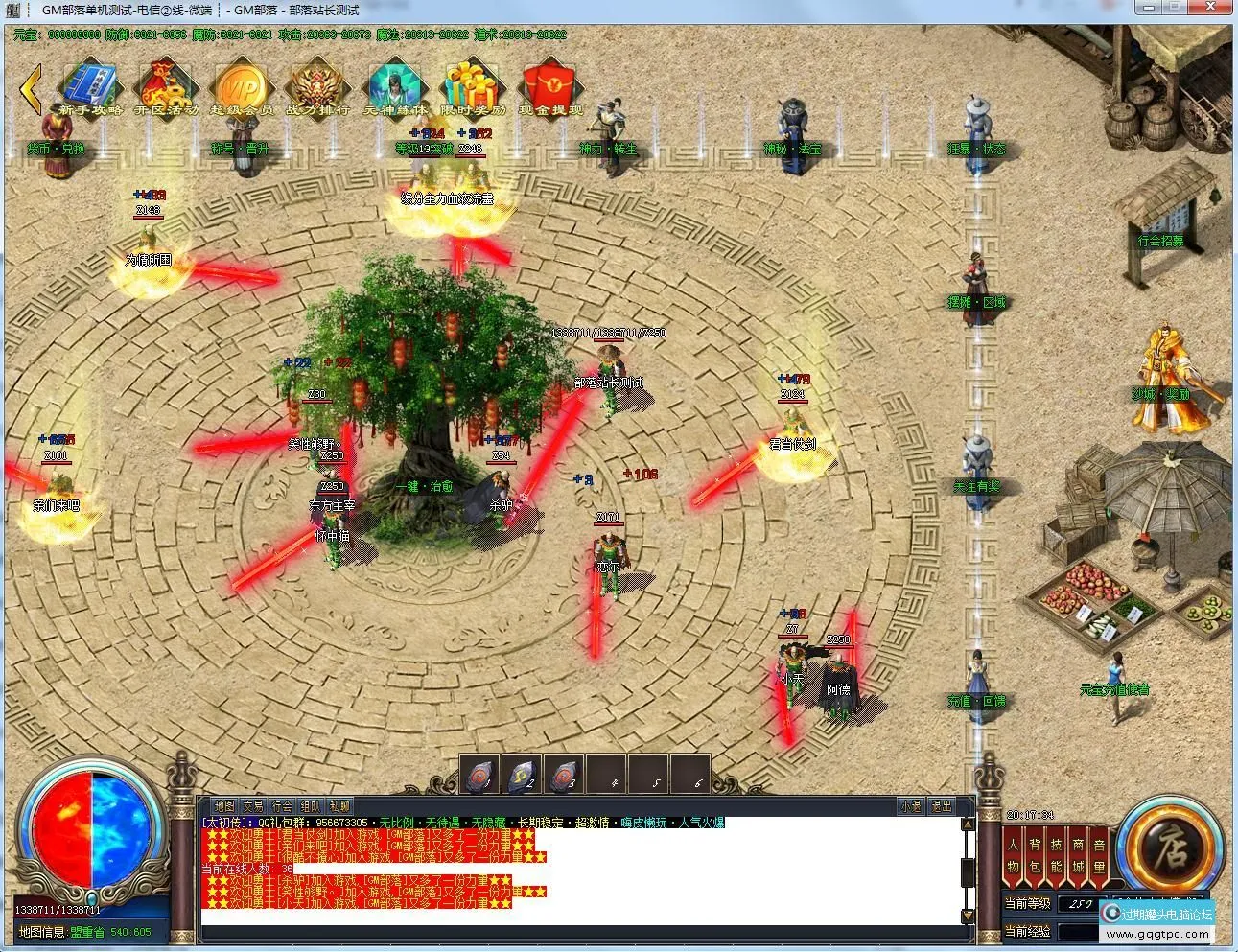
Task: Open the 元神练体 spirit training icon
Action: (393, 88)
